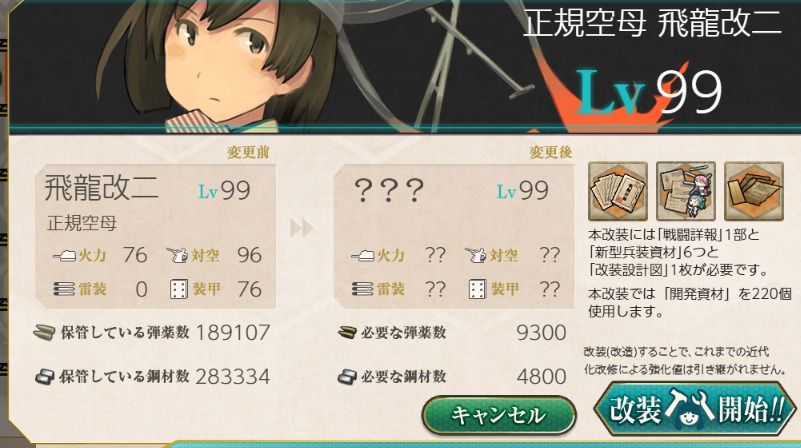Select the remodel blueprint item icon
The height and width of the screenshot is (448, 801).
point(754,191)
